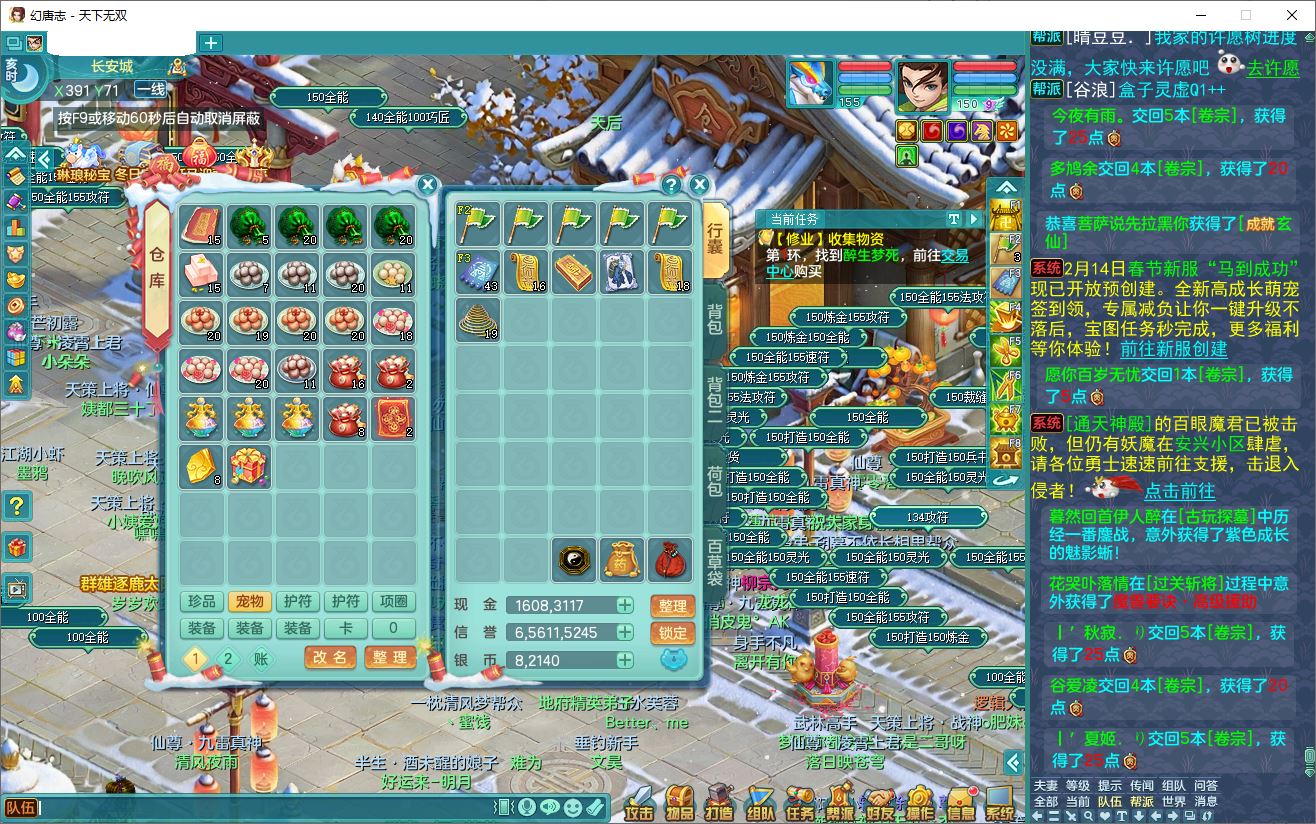The height and width of the screenshot is (824, 1316).
Task: Add cash using the 现金 plus button
Action: pos(625,605)
